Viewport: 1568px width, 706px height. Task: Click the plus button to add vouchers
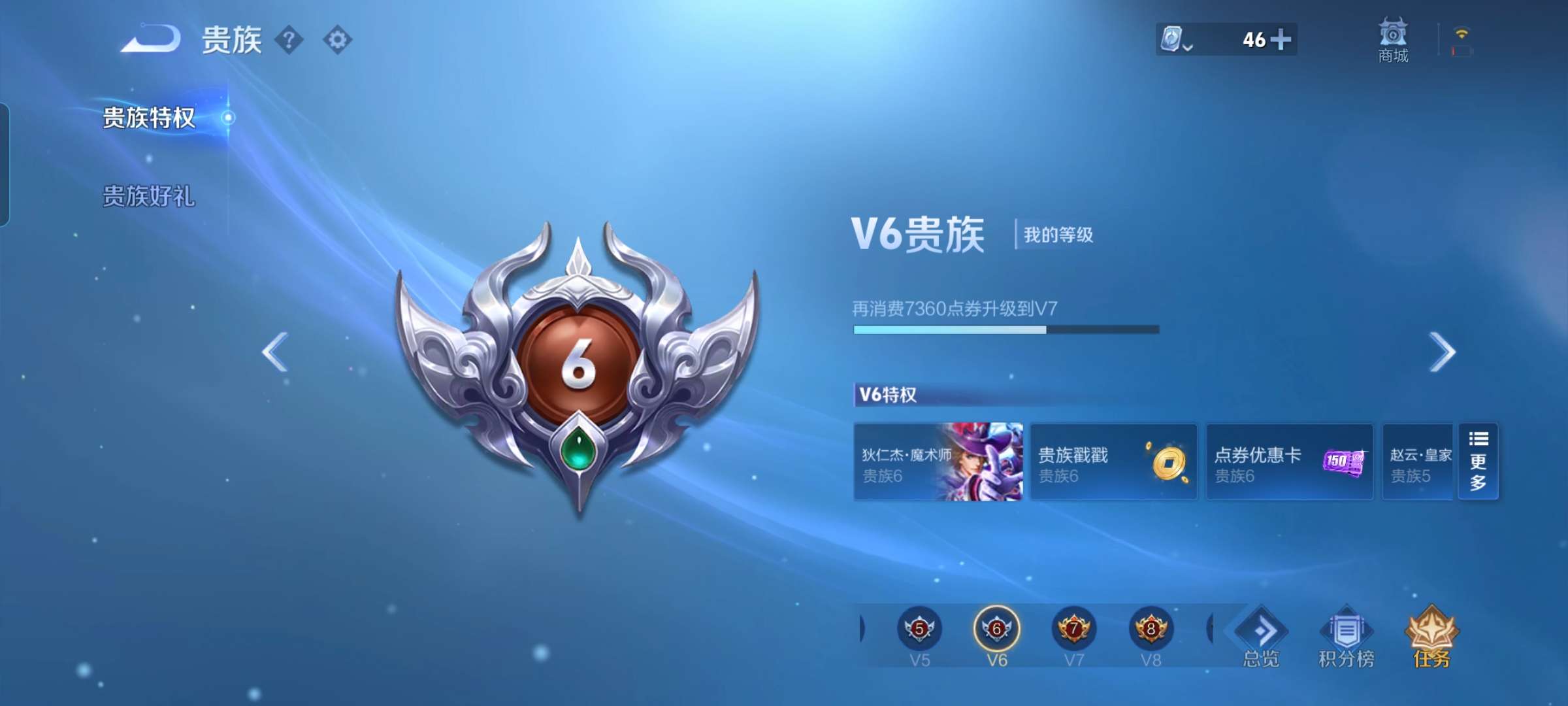coord(1282,41)
